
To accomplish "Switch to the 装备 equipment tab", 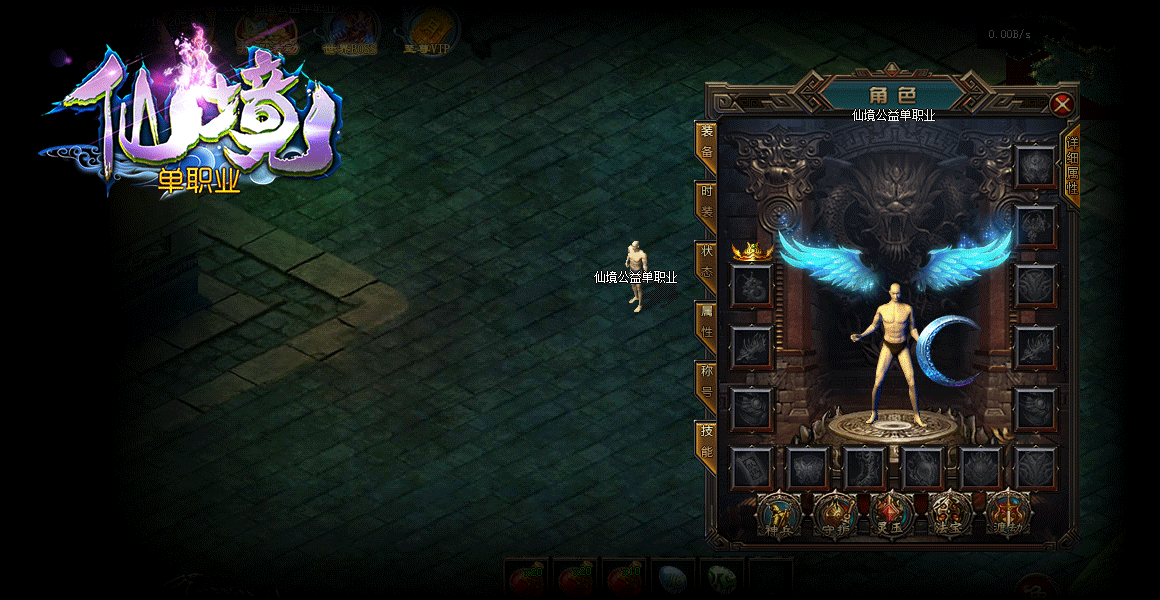I will 706,144.
